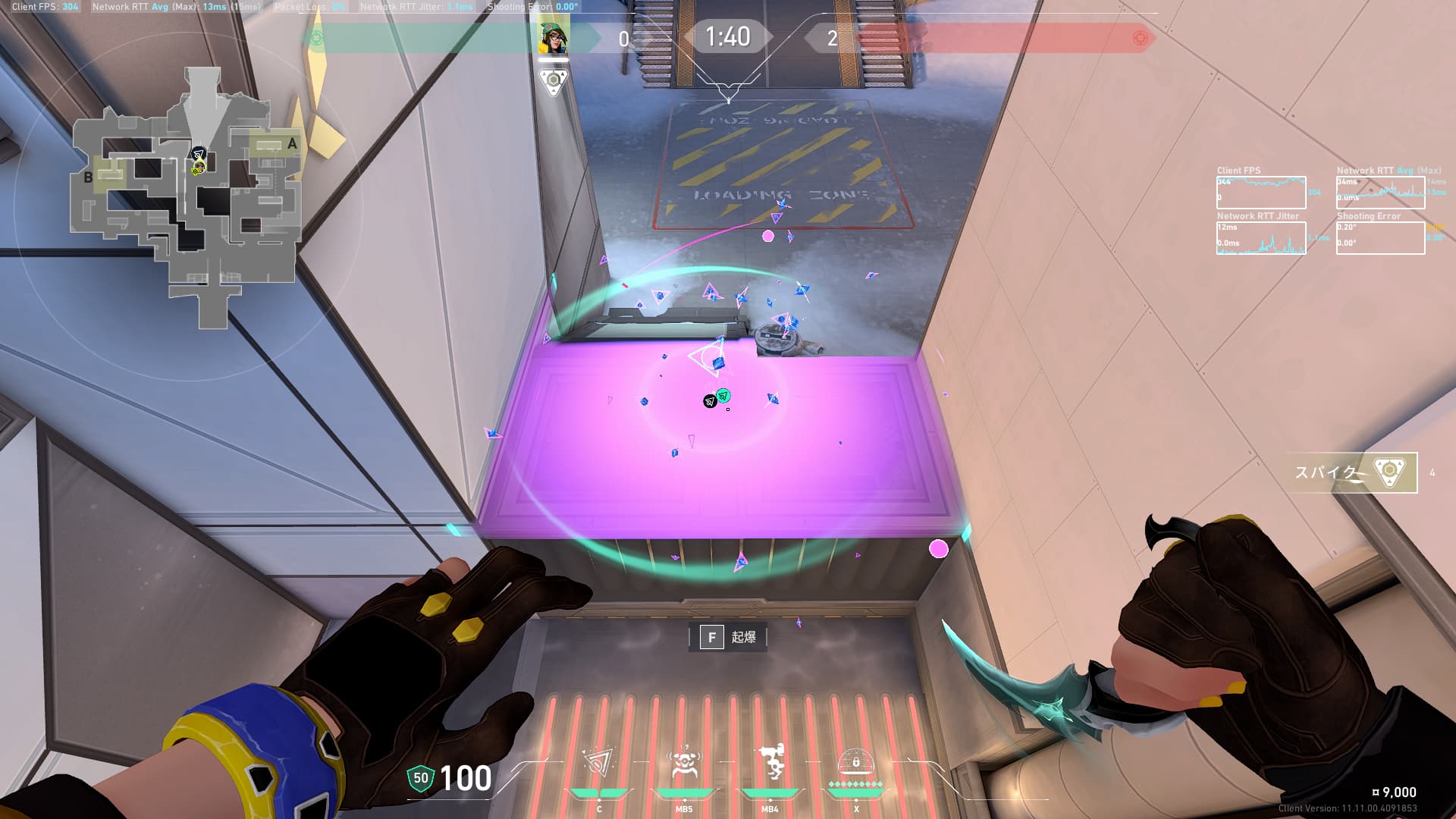Select the スパイク spike inventory slot
Image resolution: width=1456 pixels, height=819 pixels.
click(x=1354, y=472)
